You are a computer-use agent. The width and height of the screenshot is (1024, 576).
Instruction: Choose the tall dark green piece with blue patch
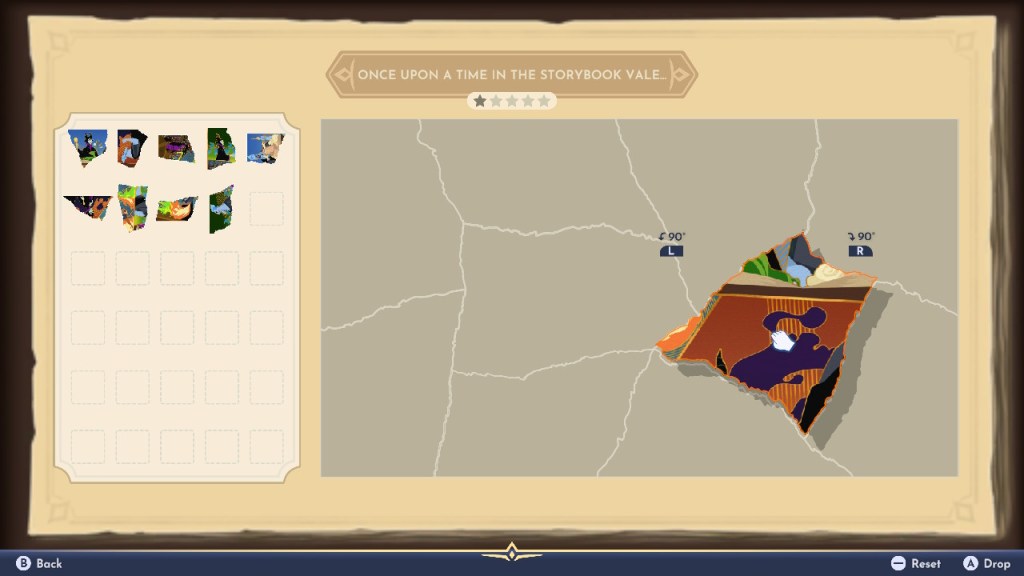(221, 208)
